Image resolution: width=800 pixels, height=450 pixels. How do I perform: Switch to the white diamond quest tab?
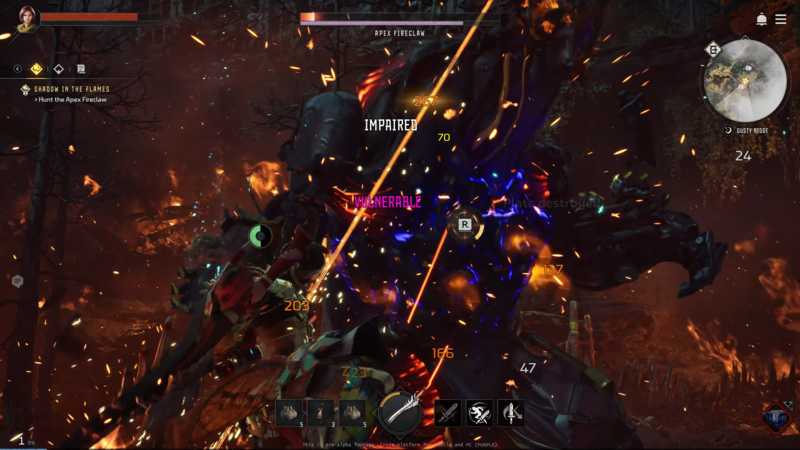pyautogui.click(x=59, y=69)
